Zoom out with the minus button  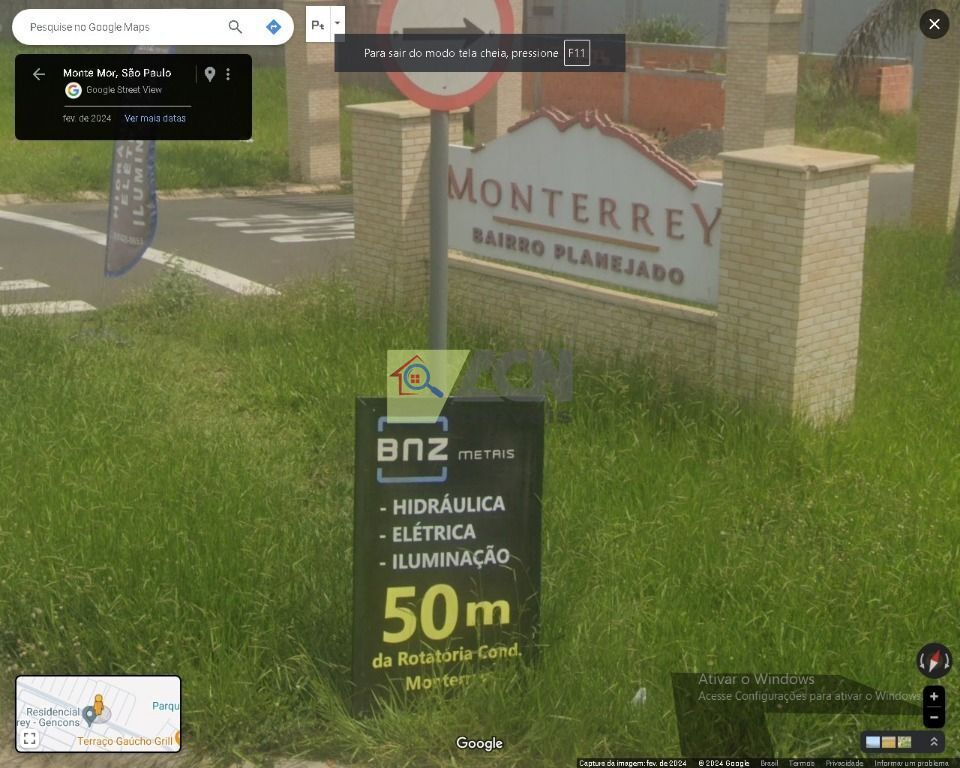(934, 717)
